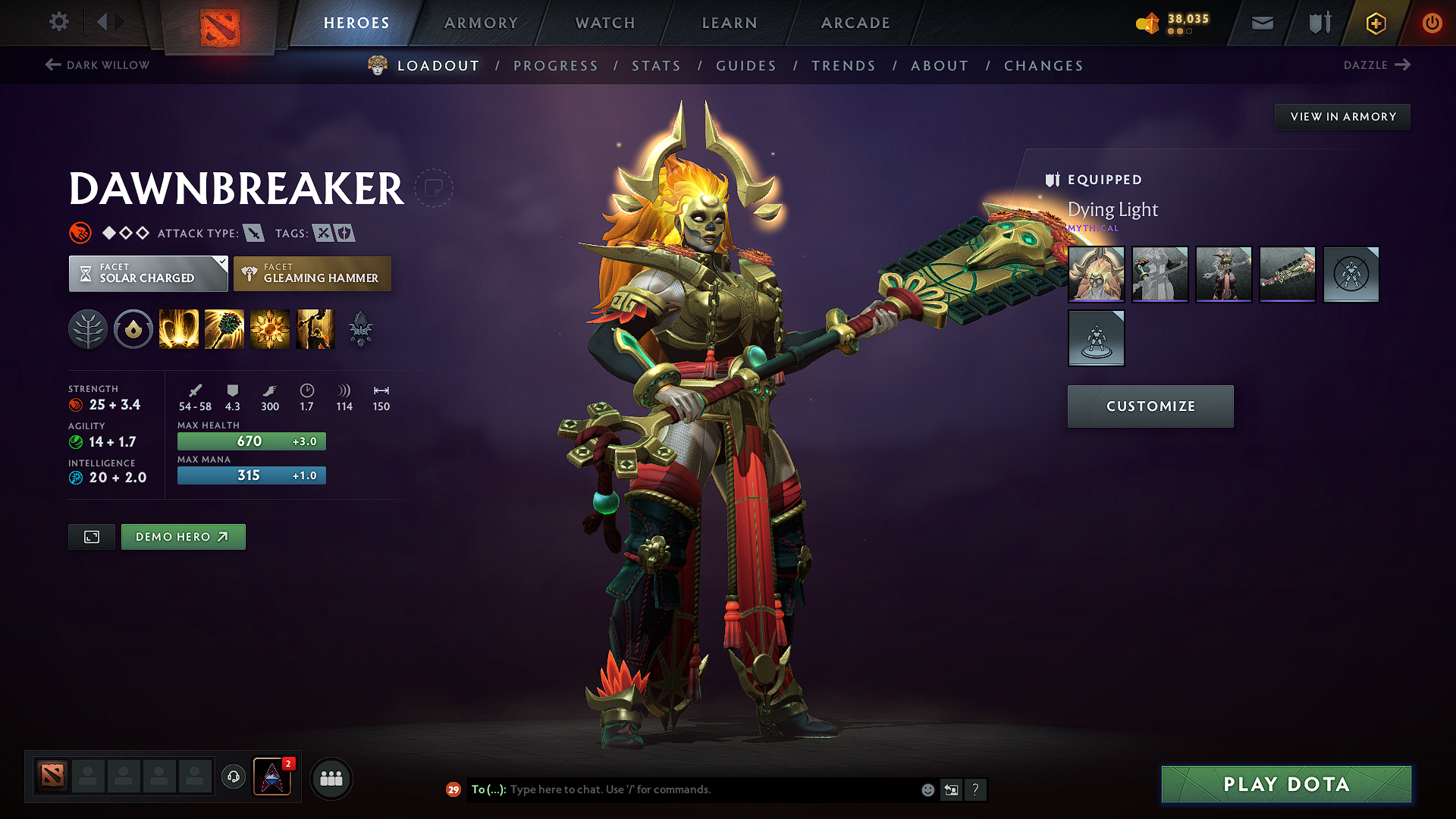View the Celestial Hammer ability icon
This screenshot has width=1456, height=819.
(x=224, y=328)
